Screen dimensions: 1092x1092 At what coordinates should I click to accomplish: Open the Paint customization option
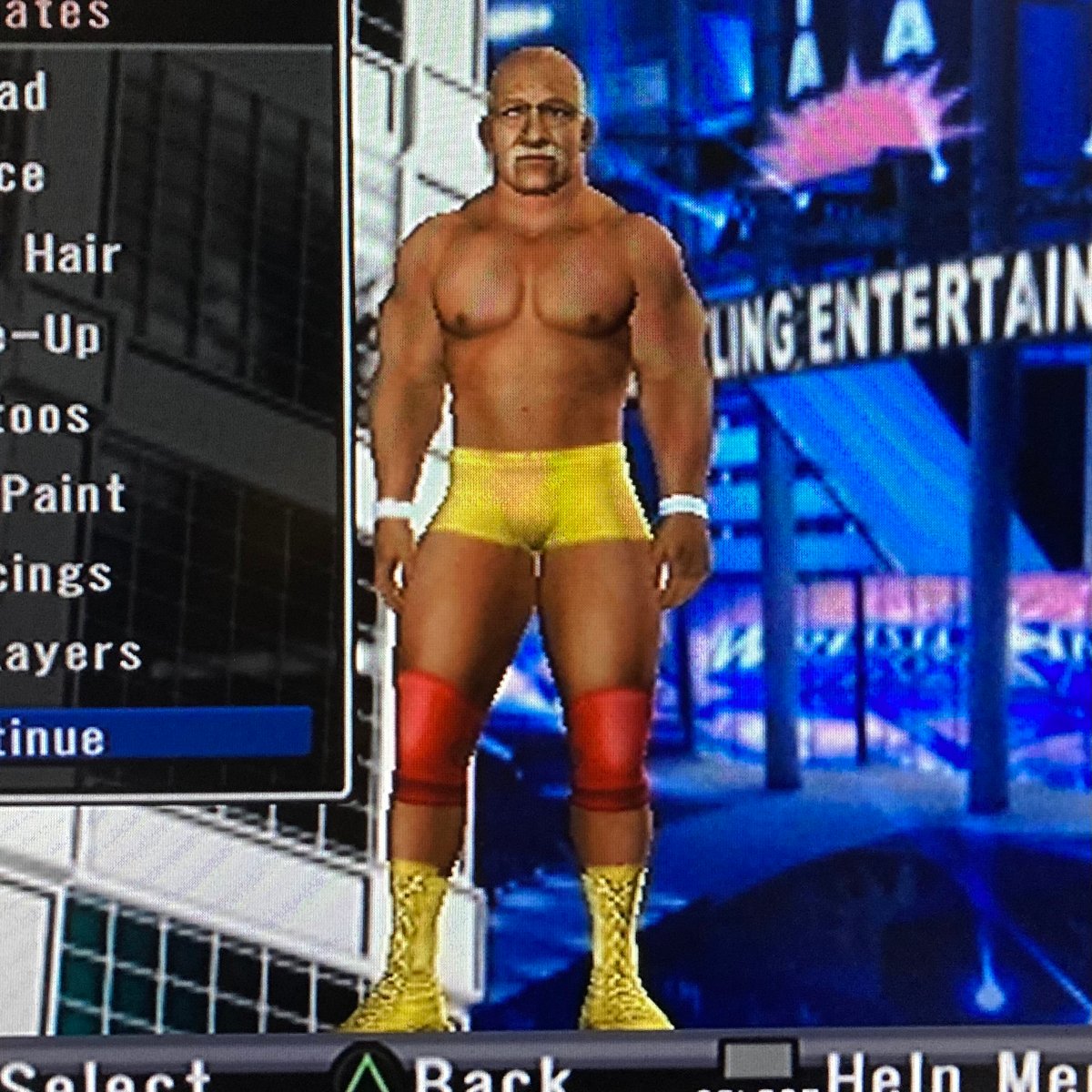pyautogui.click(x=62, y=496)
